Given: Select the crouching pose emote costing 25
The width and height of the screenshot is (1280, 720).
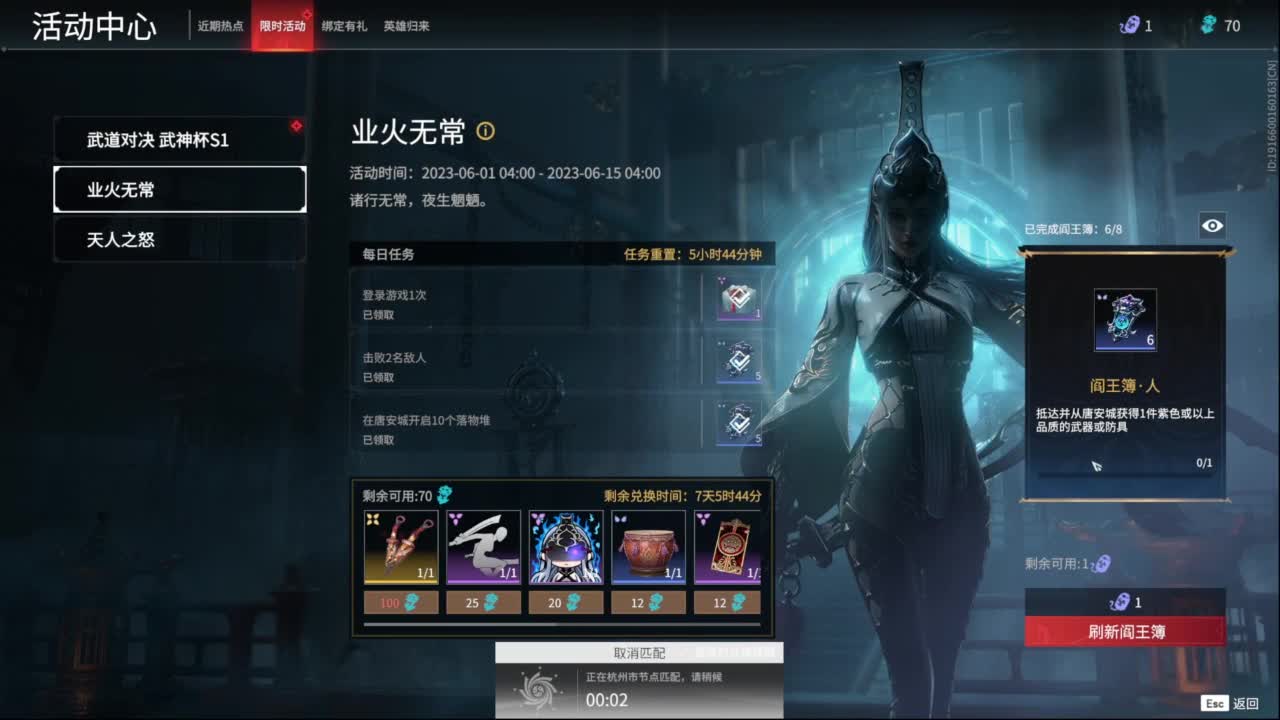Looking at the screenshot, I should coord(482,545).
